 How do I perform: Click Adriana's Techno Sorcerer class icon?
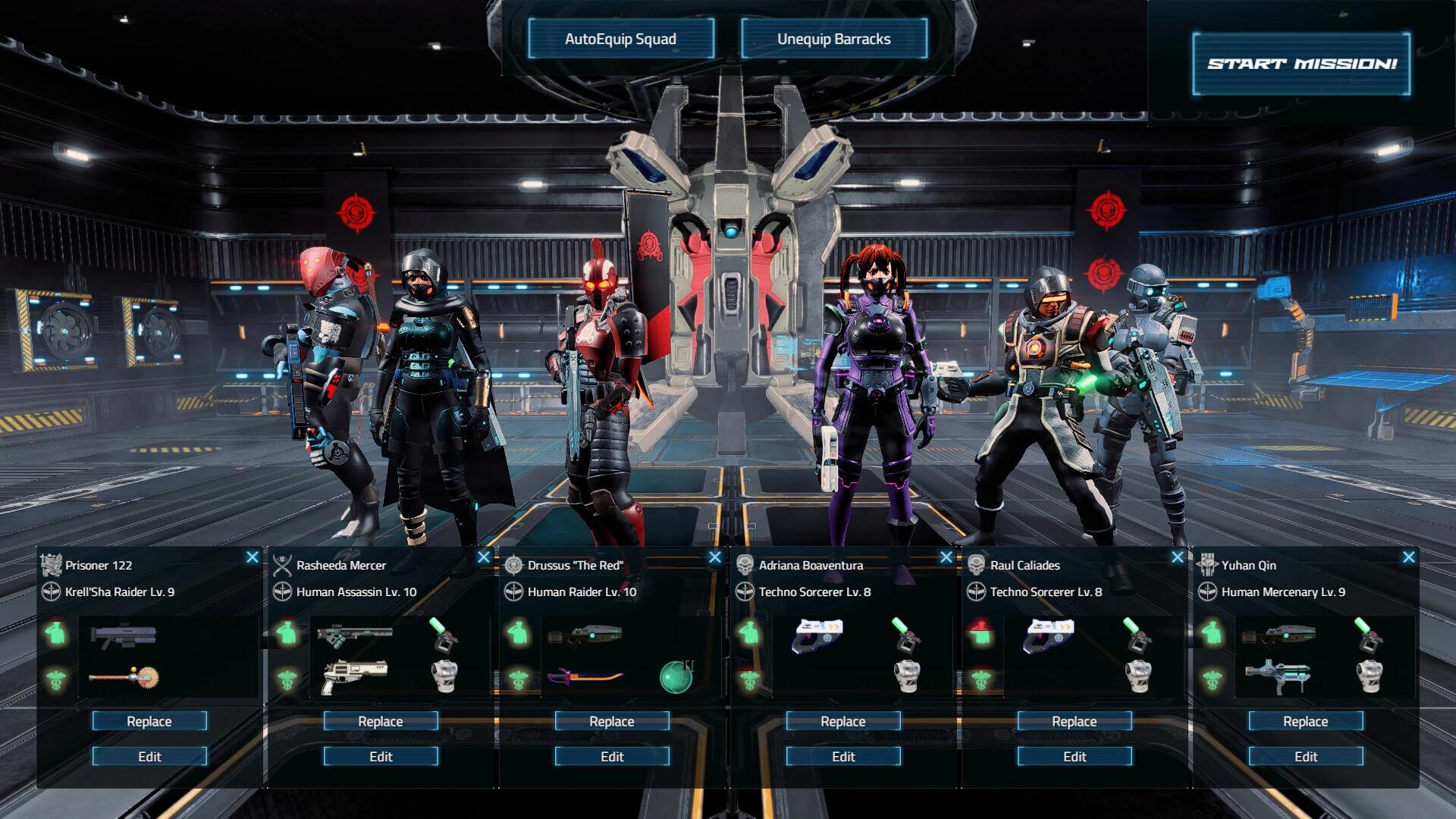coord(747,592)
